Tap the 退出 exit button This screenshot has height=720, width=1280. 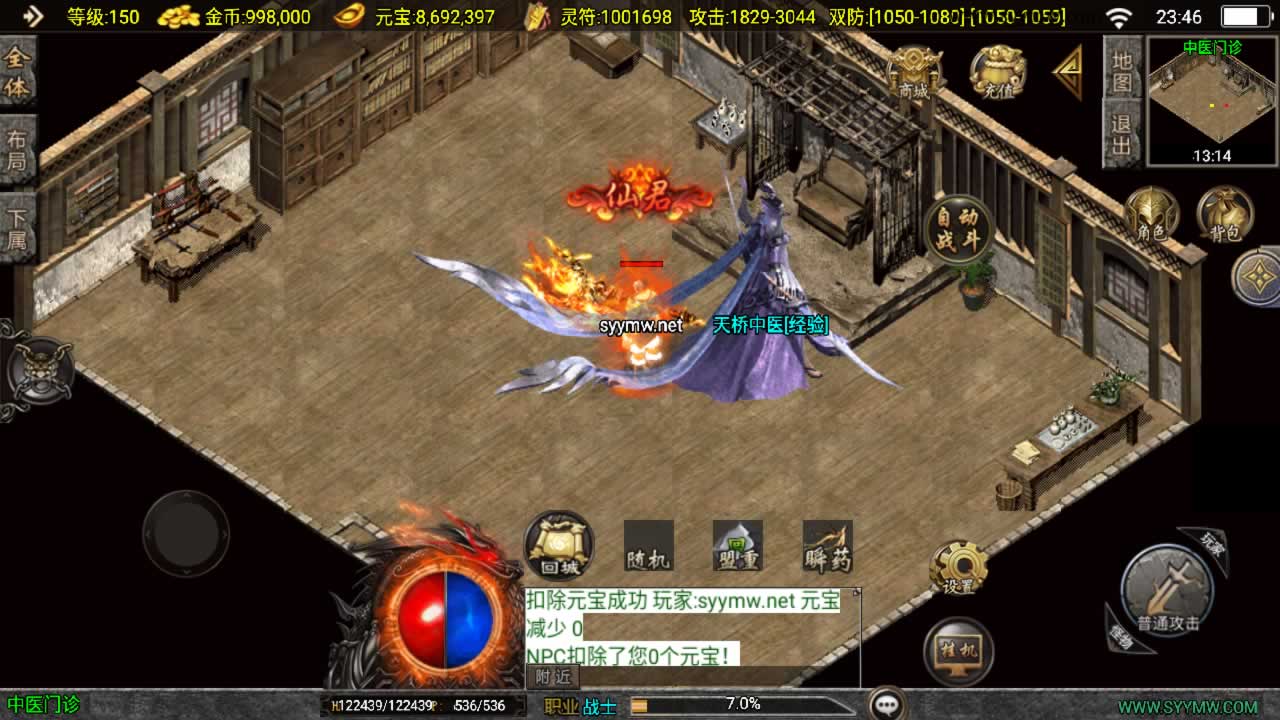point(1122,134)
